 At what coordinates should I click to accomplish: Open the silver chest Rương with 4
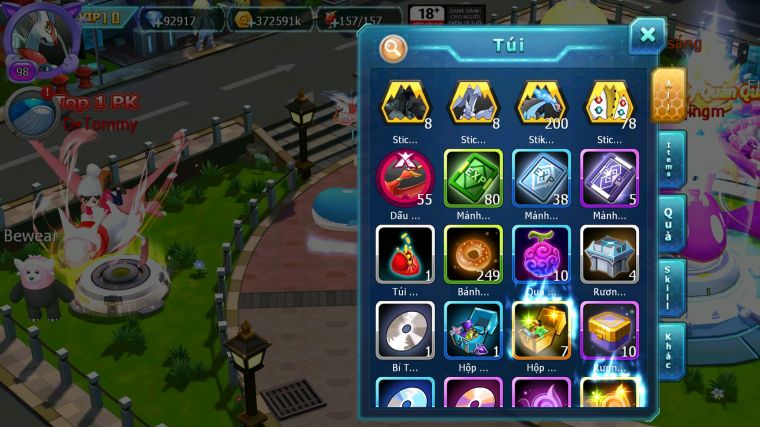click(609, 254)
